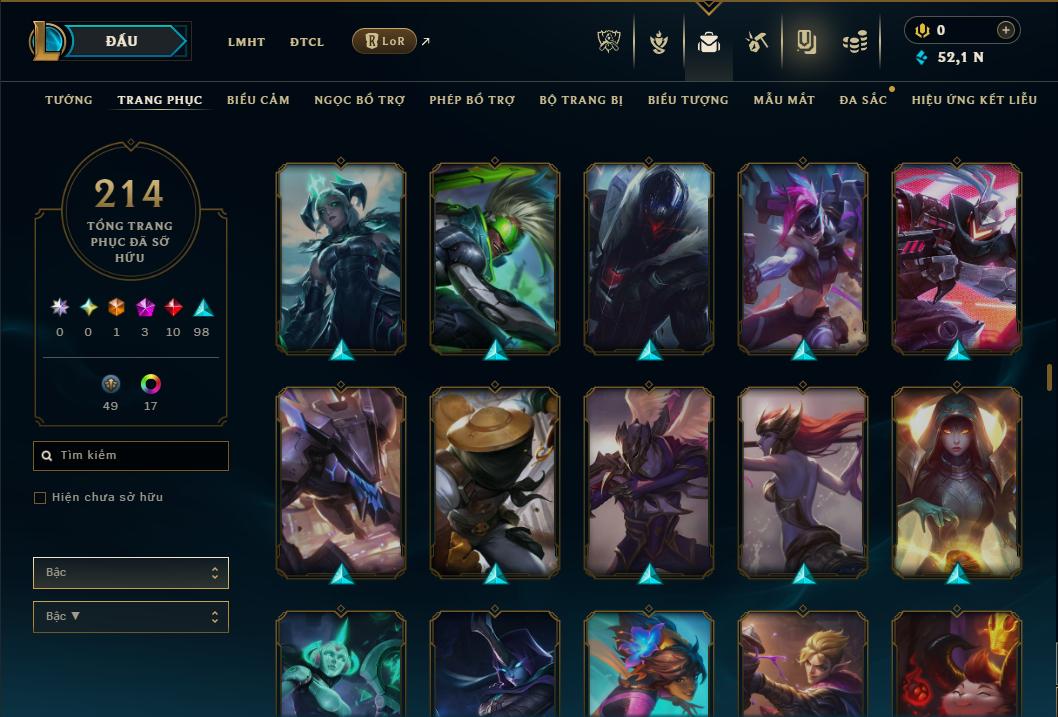Switch to the ĐTCL section
1058x717 pixels.
pos(307,42)
